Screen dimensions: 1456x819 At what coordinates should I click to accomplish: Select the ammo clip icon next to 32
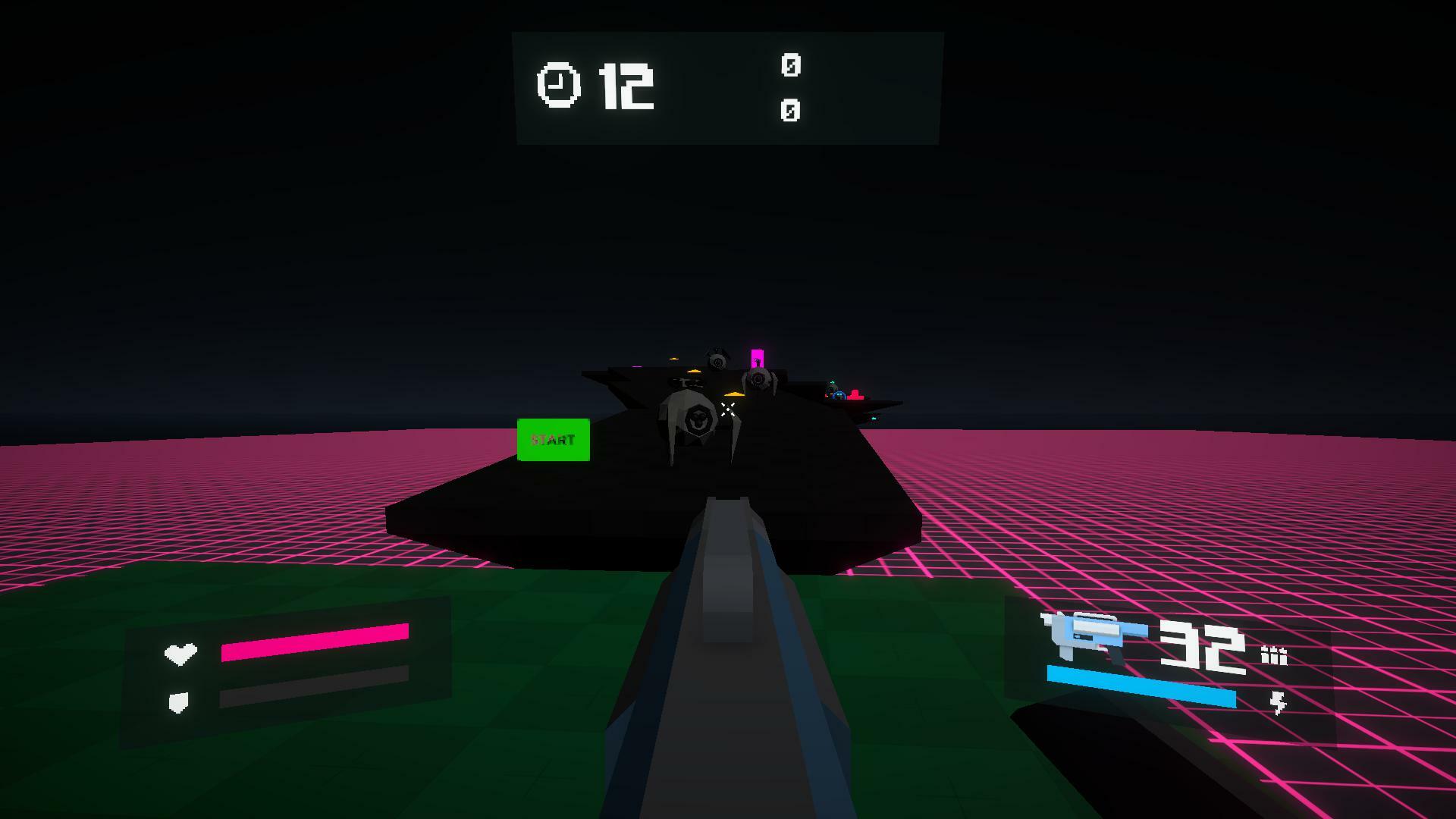[1273, 657]
